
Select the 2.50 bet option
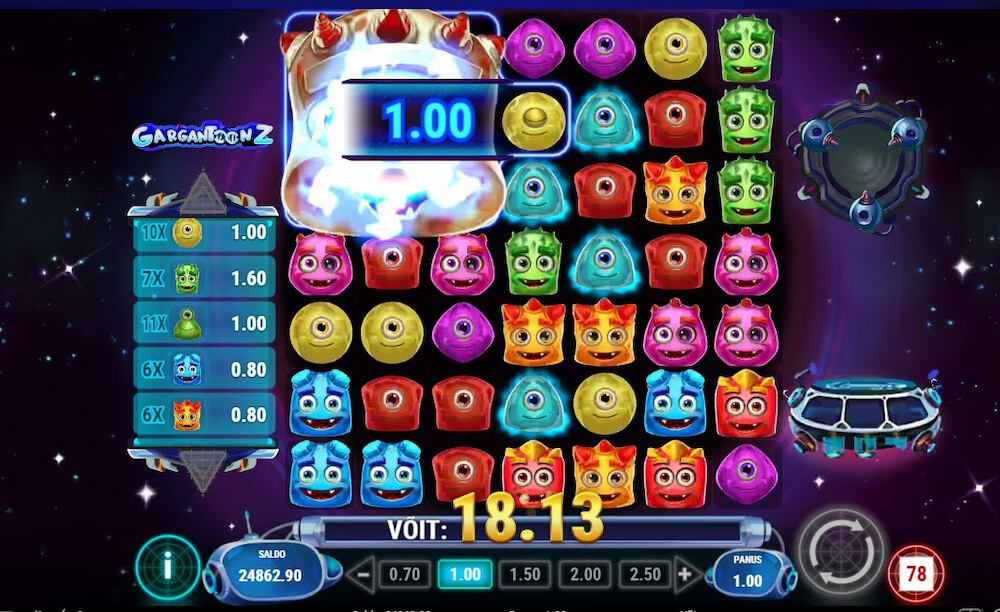point(645,575)
